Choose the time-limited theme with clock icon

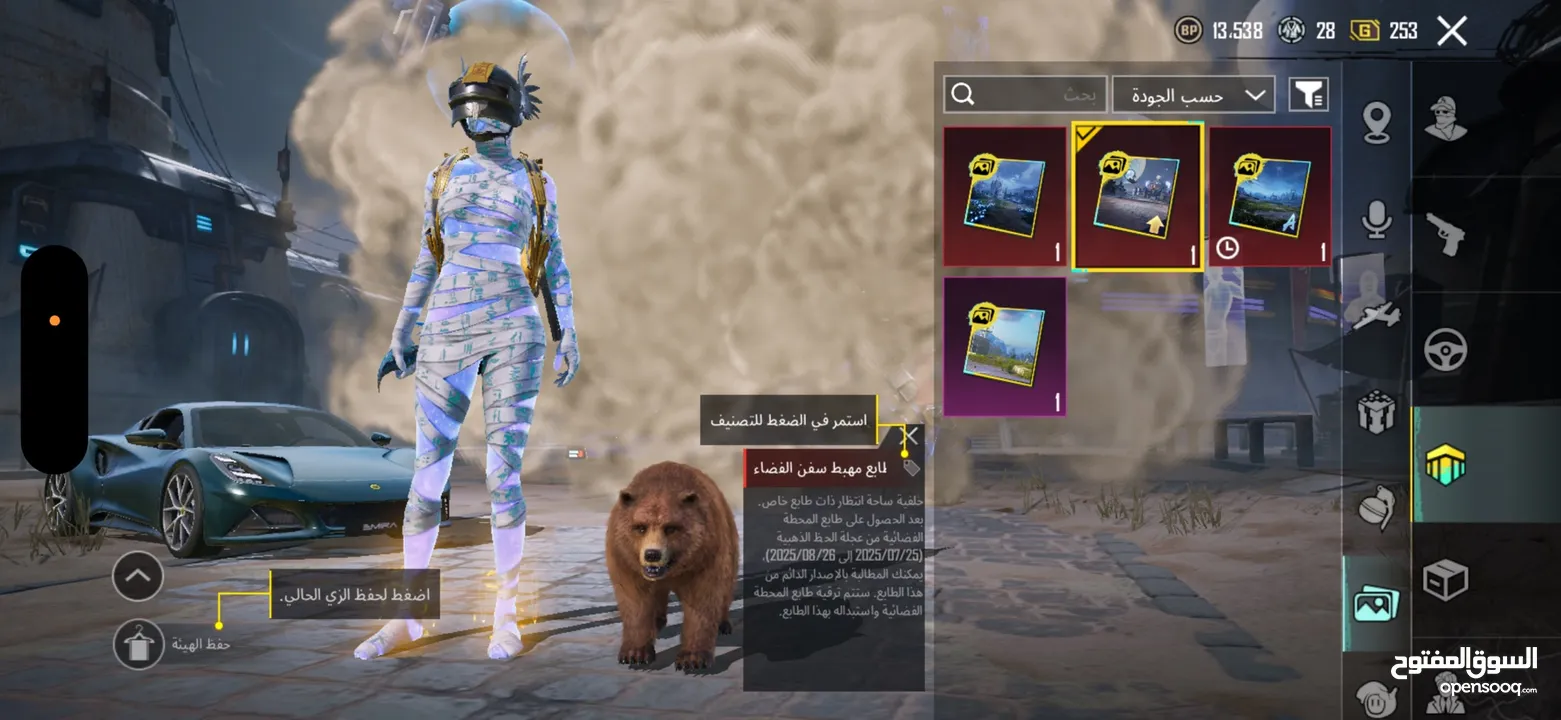[x=1270, y=197]
